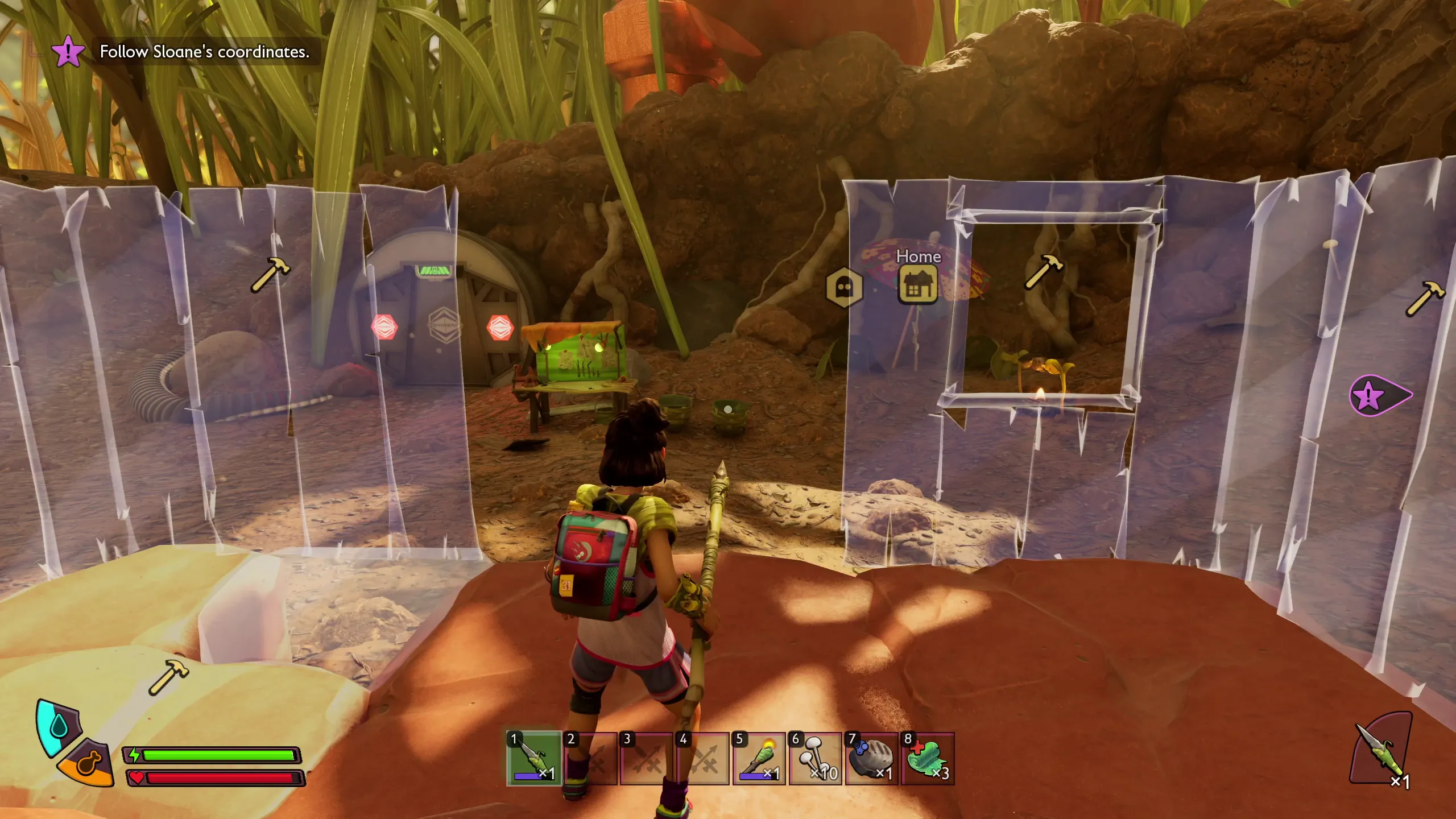
Task: Click the purple star beside the objective text
Action: pyautogui.click(x=69, y=52)
